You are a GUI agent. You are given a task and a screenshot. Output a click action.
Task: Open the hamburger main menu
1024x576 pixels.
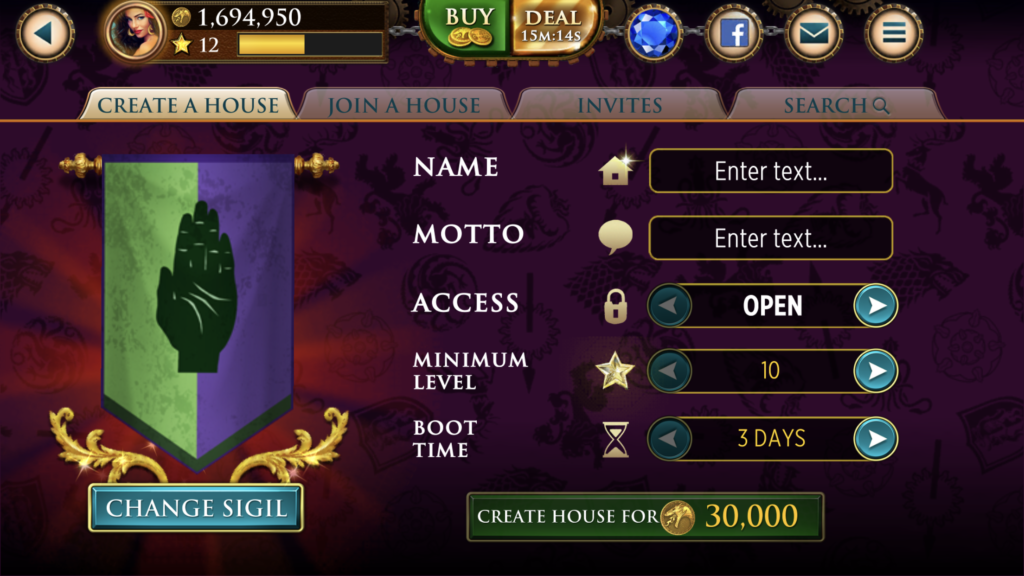click(893, 34)
